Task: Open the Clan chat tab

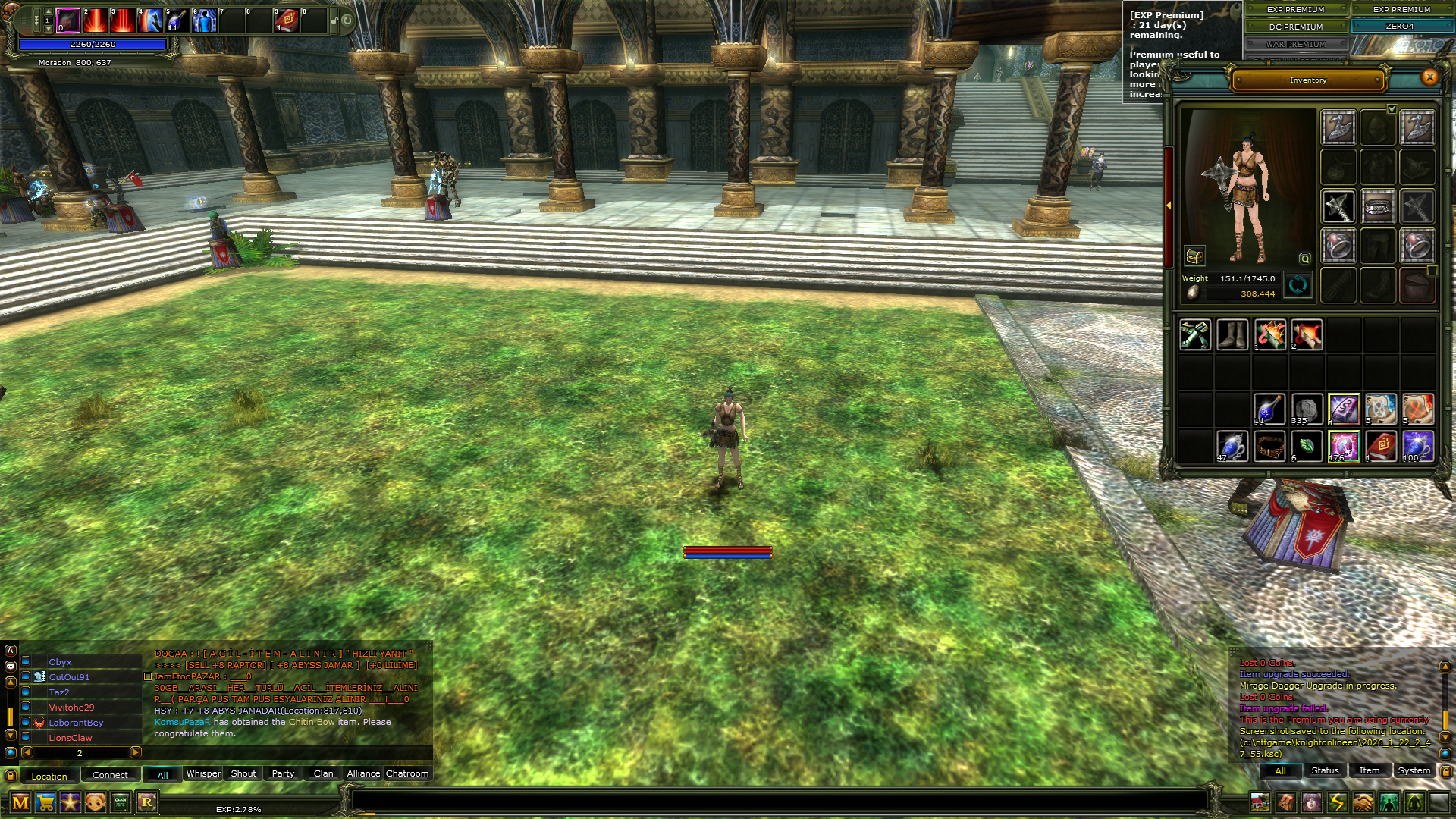Action: tap(323, 773)
